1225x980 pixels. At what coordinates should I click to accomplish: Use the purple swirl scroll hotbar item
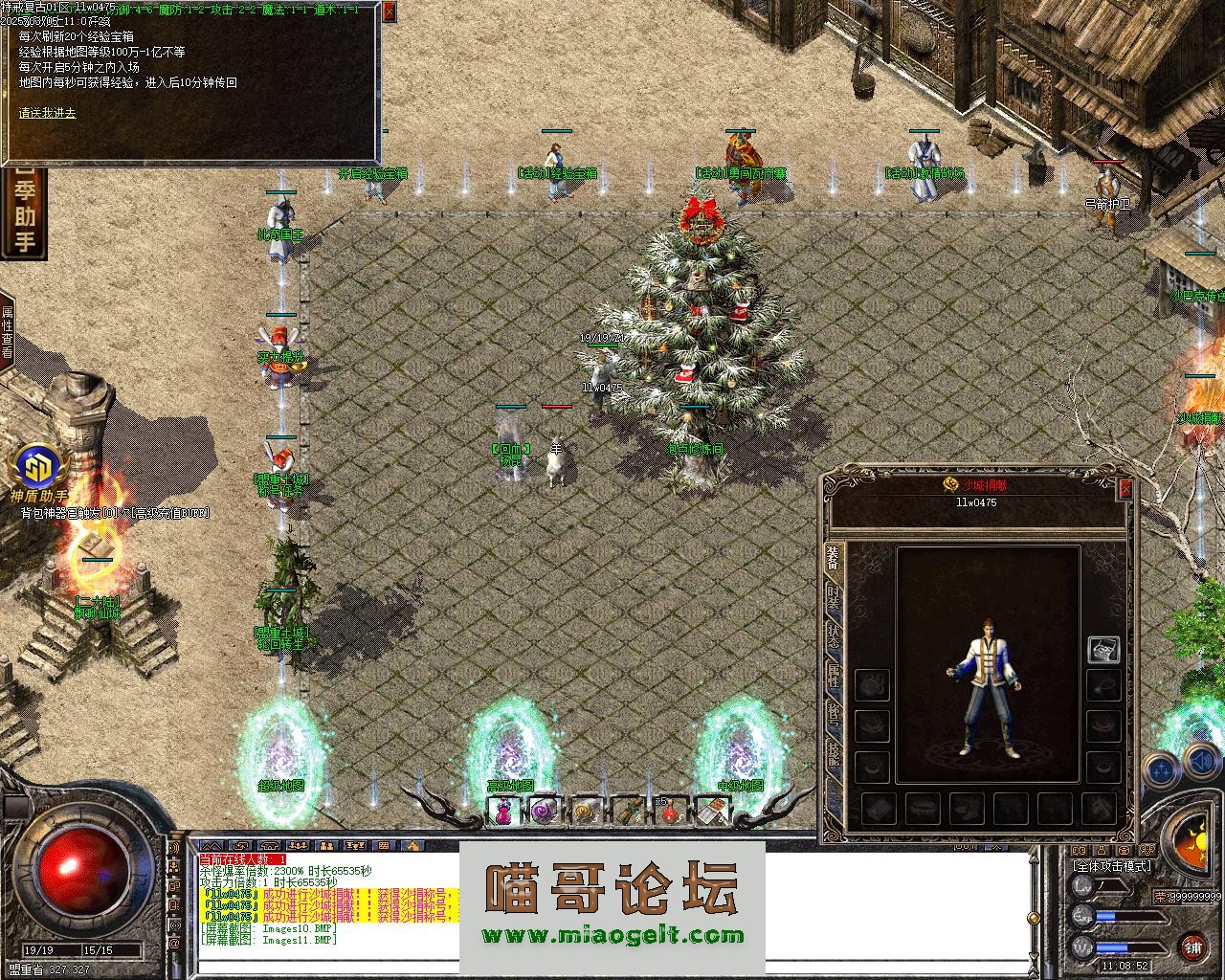click(x=544, y=813)
